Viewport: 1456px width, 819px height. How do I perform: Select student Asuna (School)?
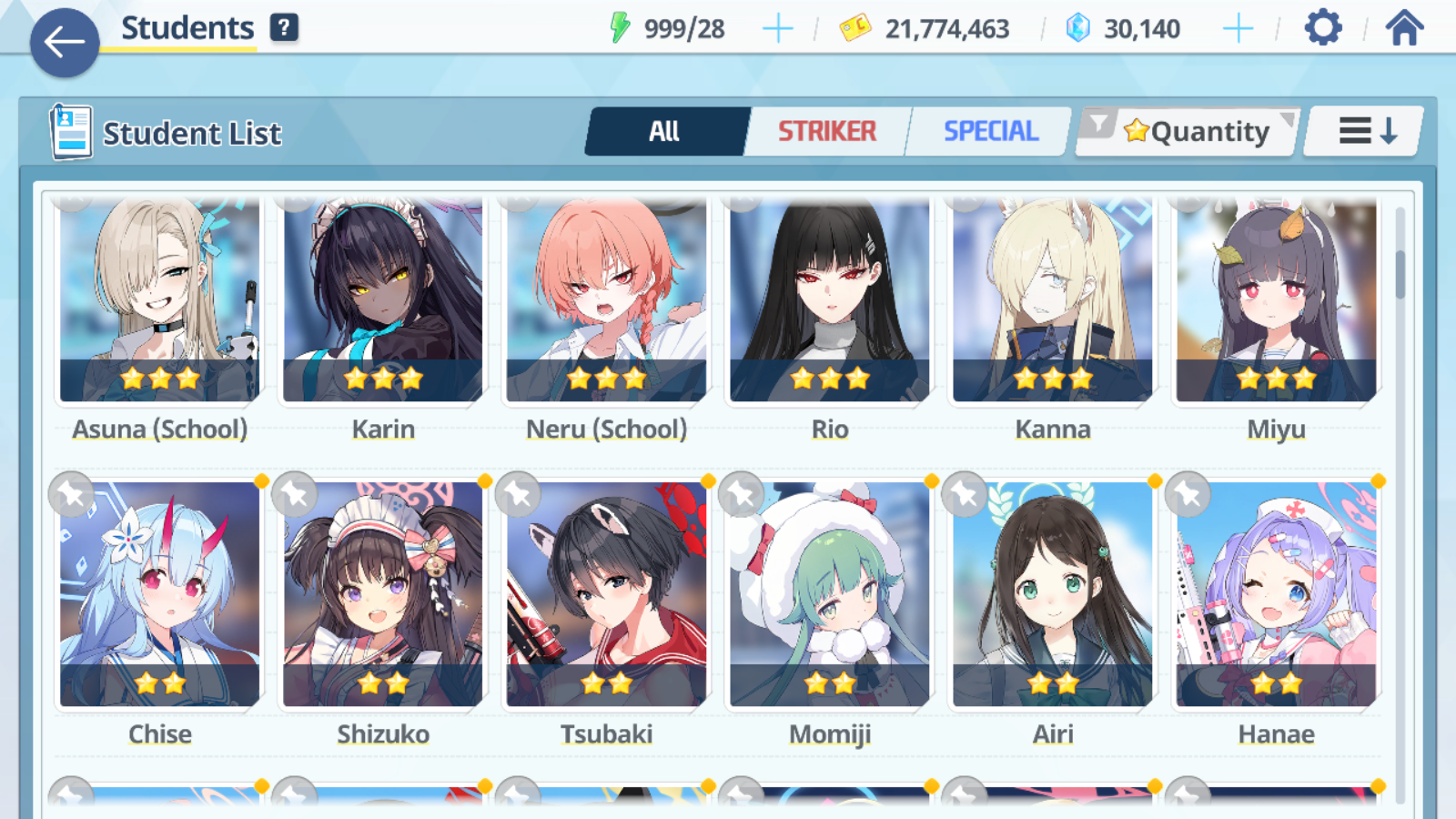click(x=160, y=300)
